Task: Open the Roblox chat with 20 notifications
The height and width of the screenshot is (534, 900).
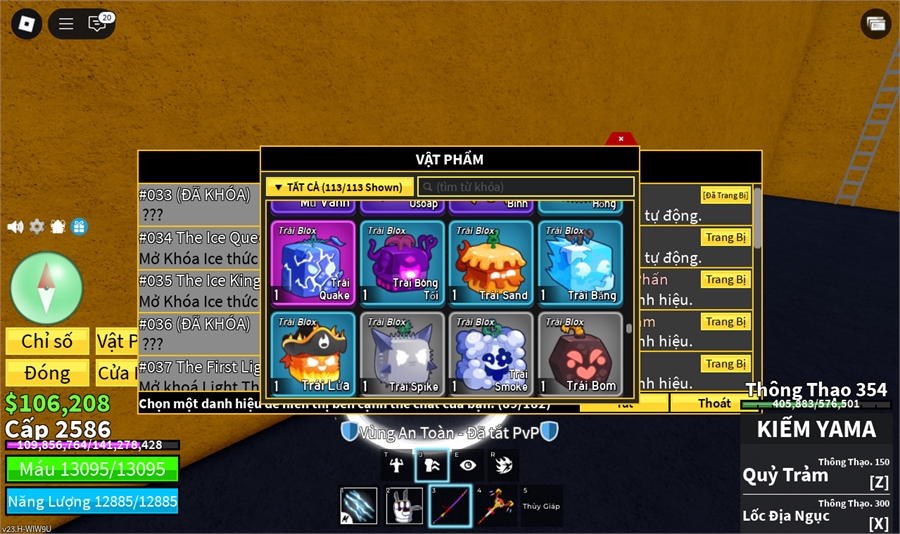Action: (99, 23)
